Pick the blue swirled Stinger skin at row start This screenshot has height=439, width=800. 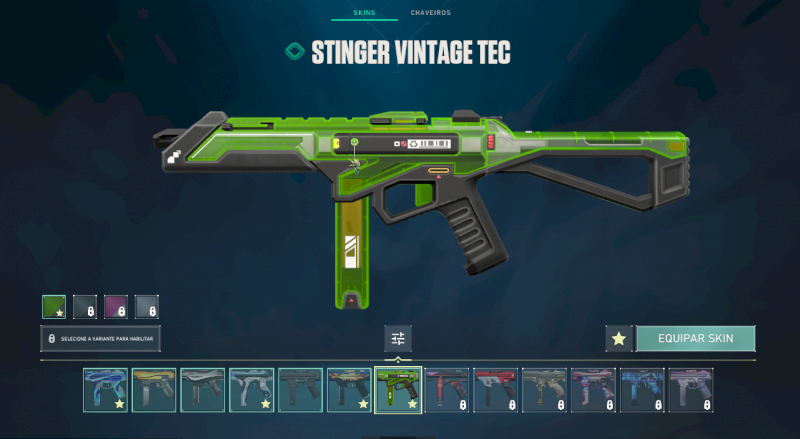tap(105, 390)
